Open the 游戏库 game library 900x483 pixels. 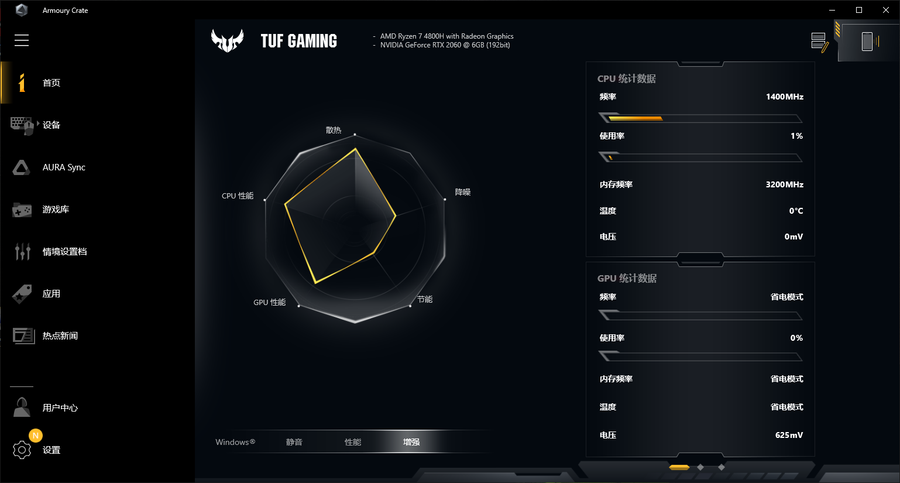coord(55,210)
